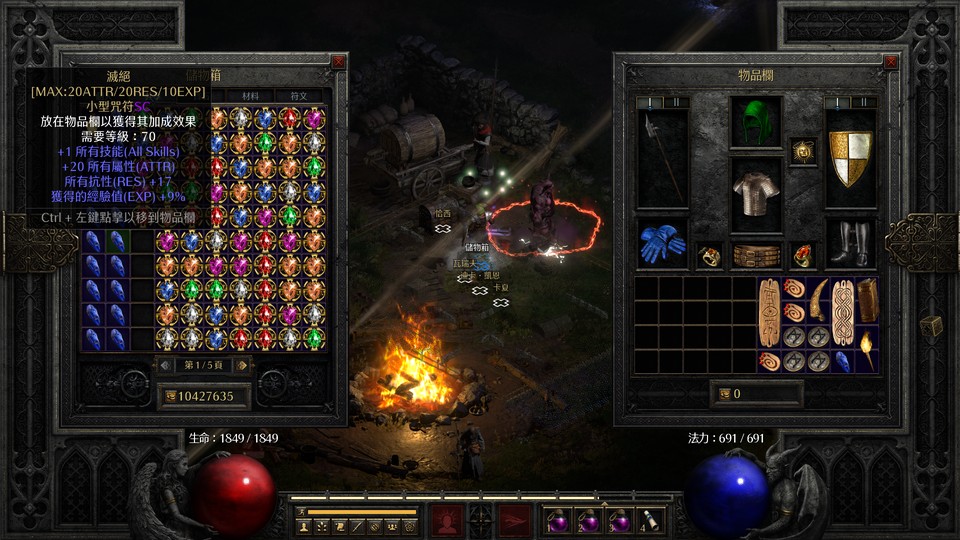Screen dimensions: 960x540
Task: Use the scroll in belt slot 4
Action: click(x=648, y=520)
